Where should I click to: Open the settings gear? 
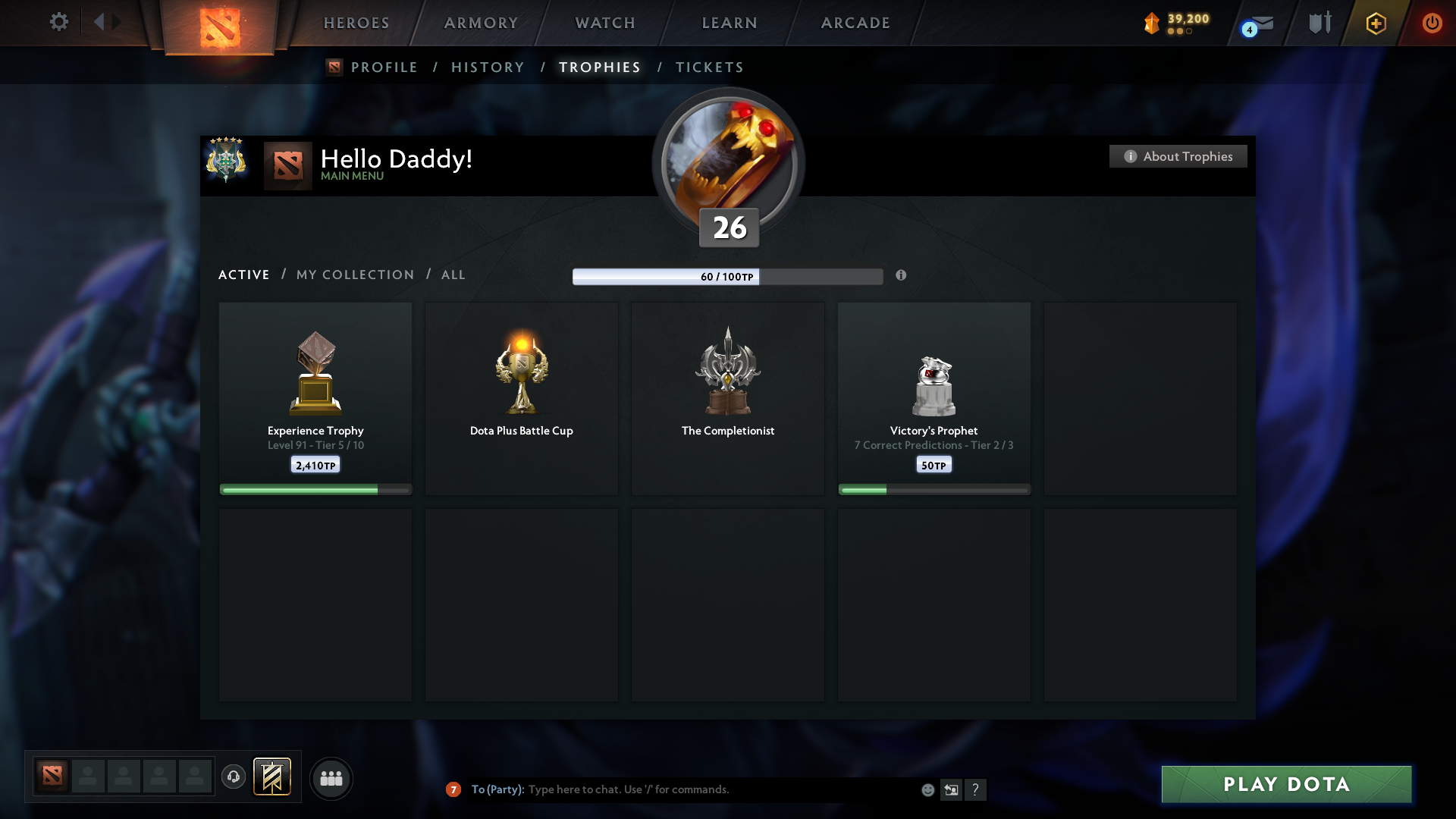[59, 22]
